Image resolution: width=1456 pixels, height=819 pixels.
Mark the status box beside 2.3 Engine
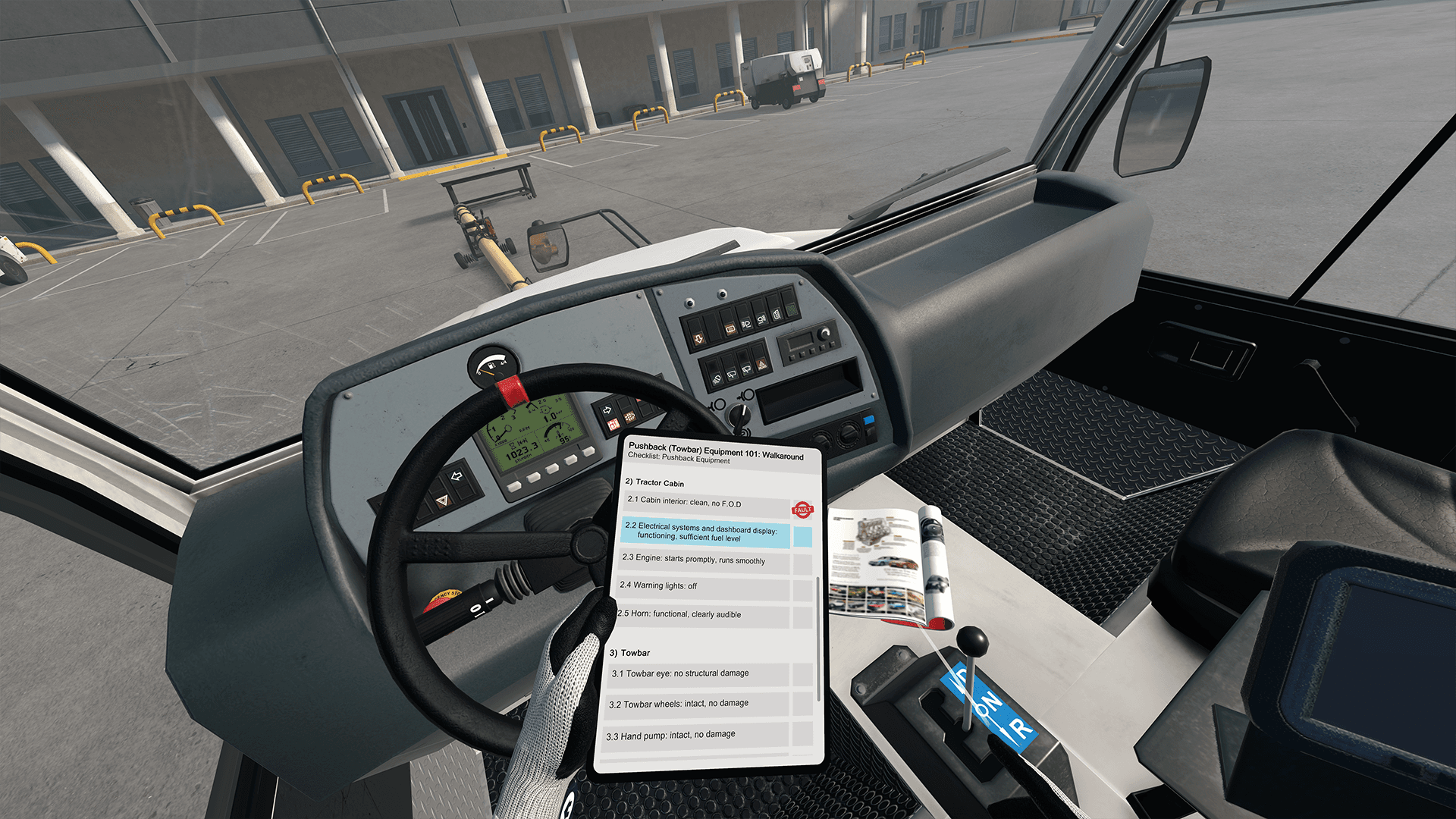[802, 565]
